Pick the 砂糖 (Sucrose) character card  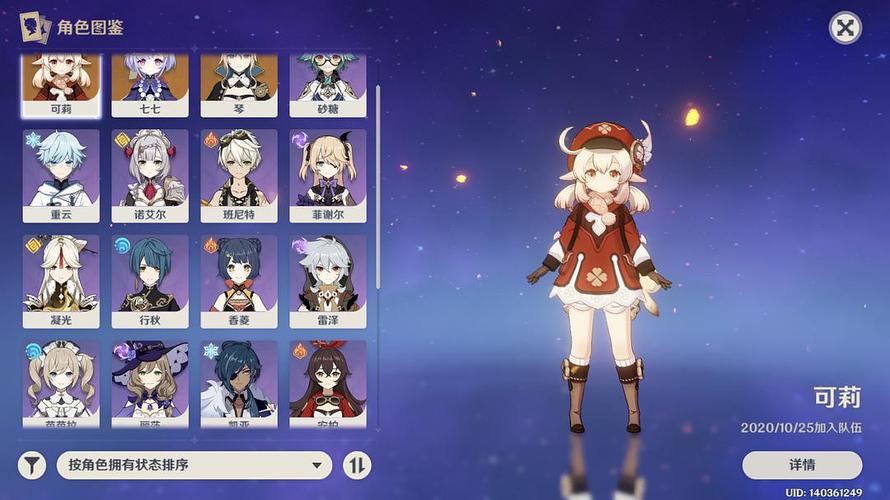click(x=327, y=84)
